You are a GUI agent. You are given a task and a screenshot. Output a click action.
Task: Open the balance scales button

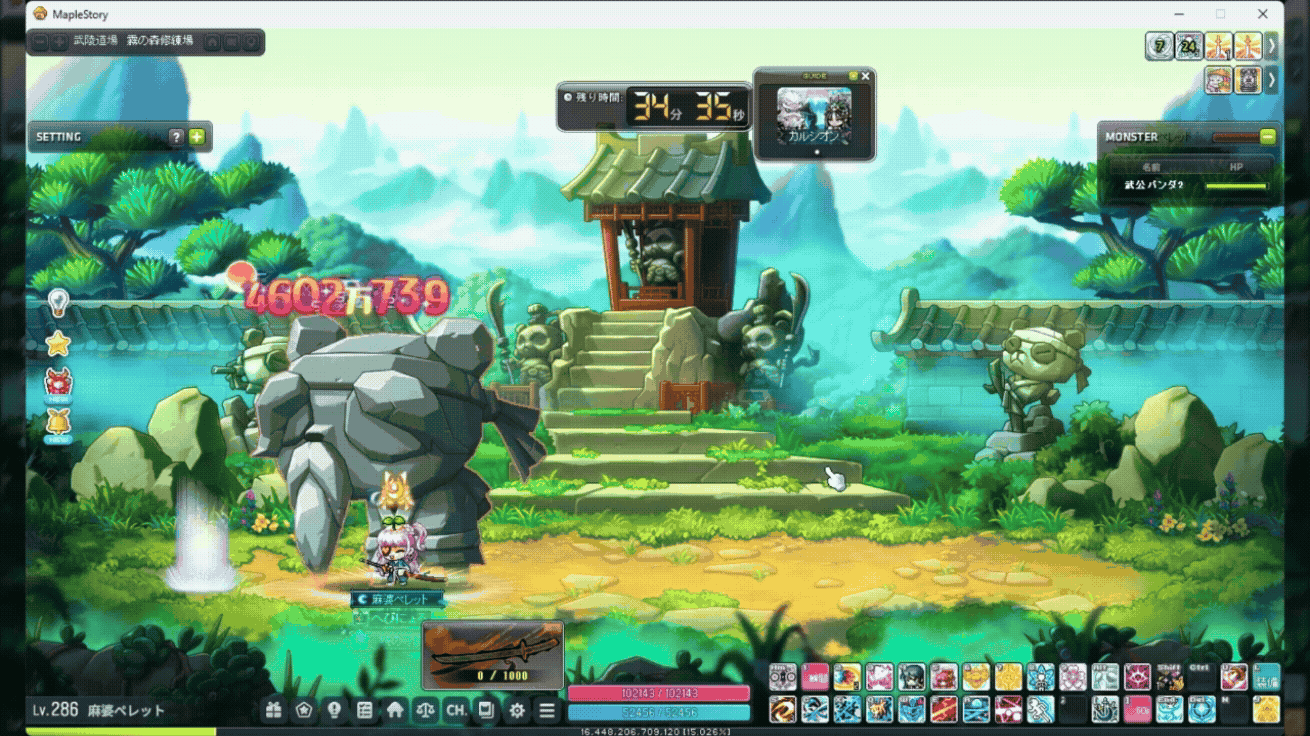[426, 710]
